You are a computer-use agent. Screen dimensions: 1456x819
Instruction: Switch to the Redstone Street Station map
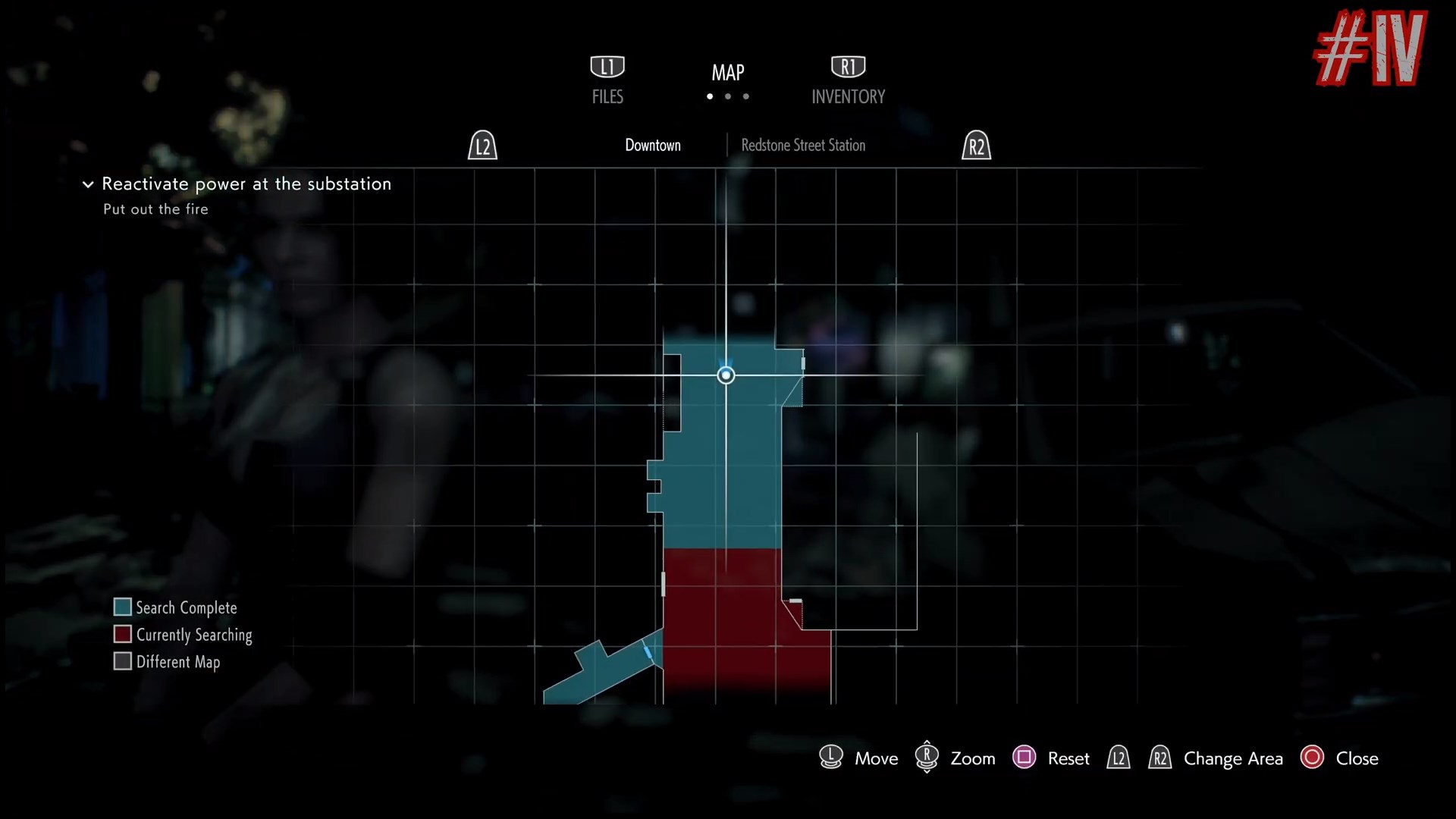[802, 145]
